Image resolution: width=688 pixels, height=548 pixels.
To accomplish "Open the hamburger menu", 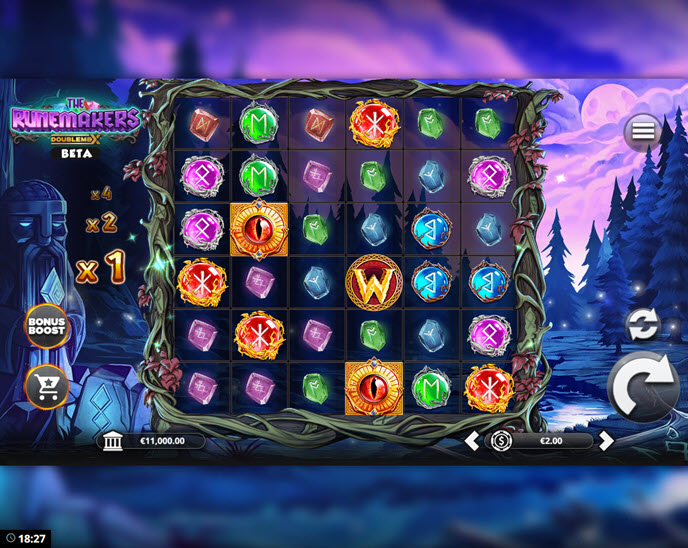I will (x=642, y=131).
